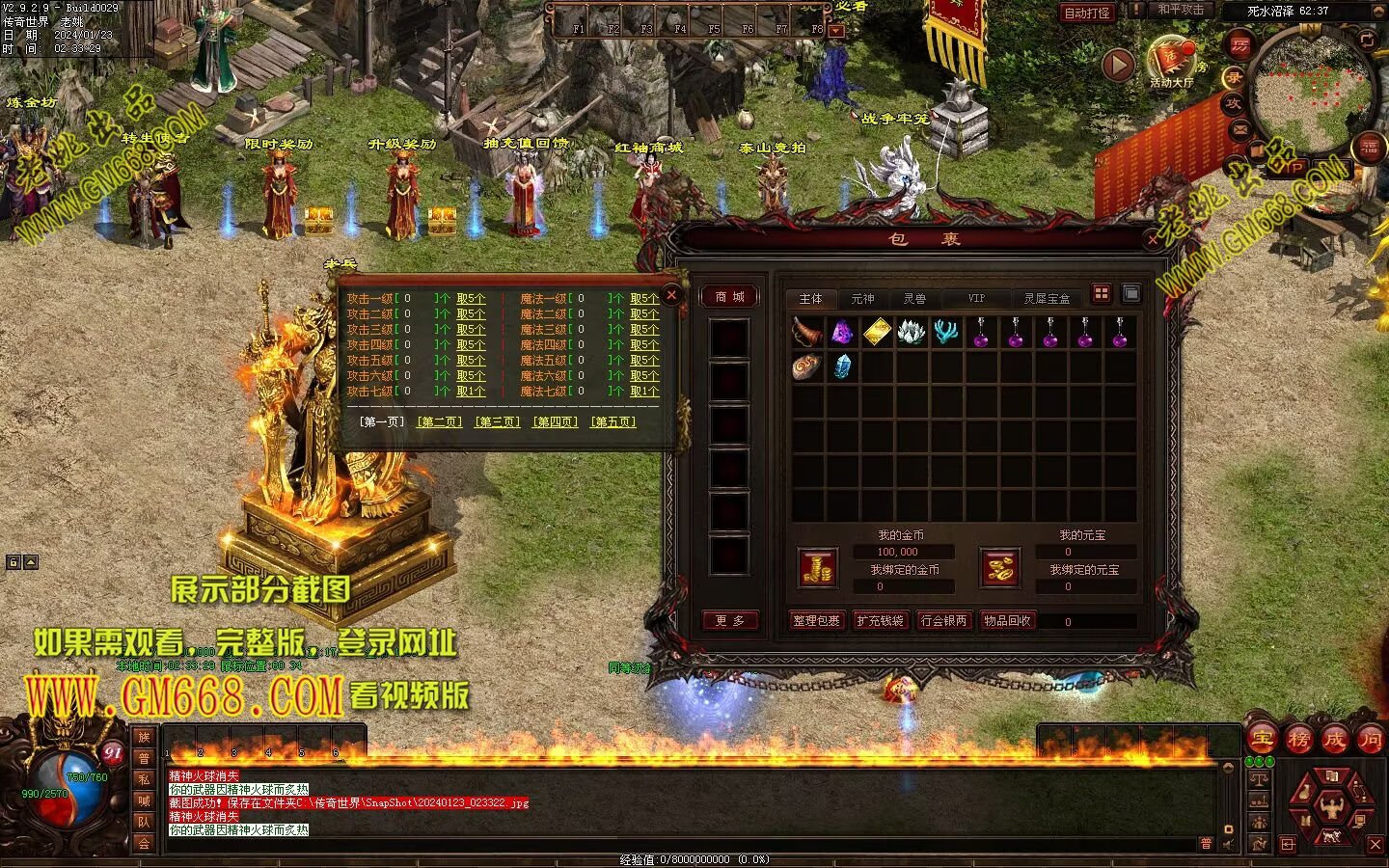Screen dimensions: 1389x868
Task: Click the 更多 more button
Action: coord(729,621)
